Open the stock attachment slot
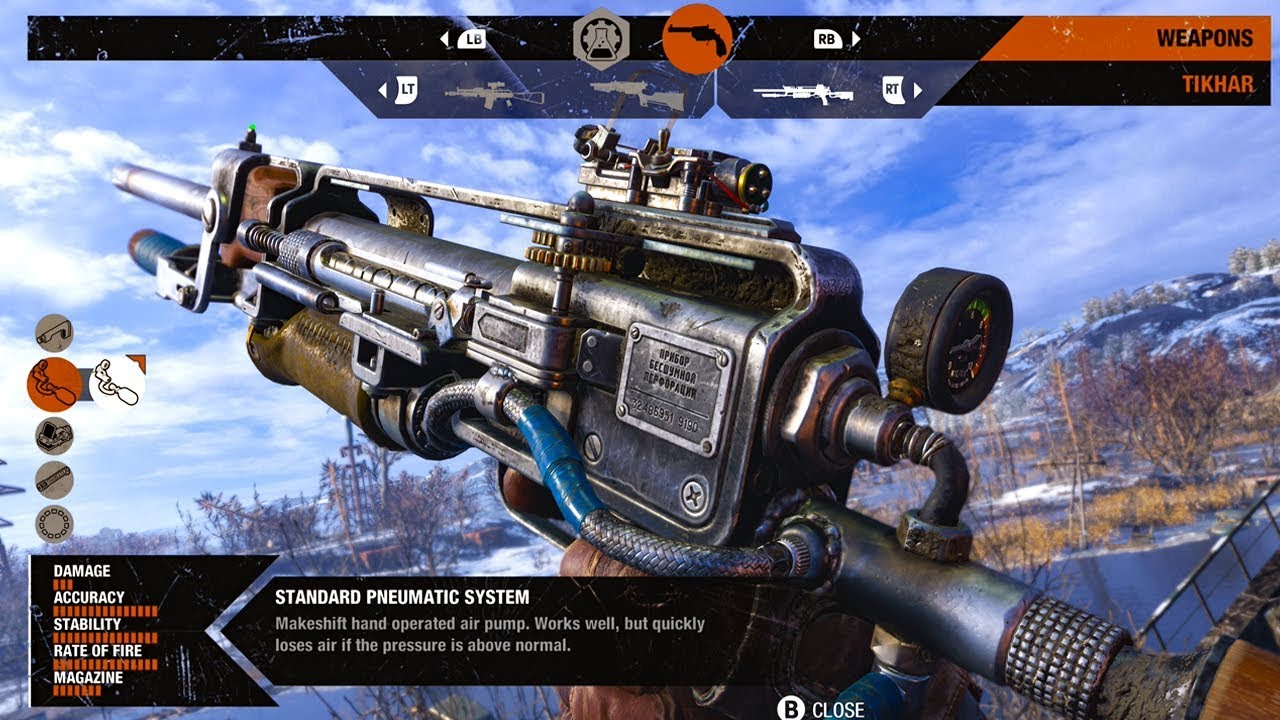 tap(54, 332)
